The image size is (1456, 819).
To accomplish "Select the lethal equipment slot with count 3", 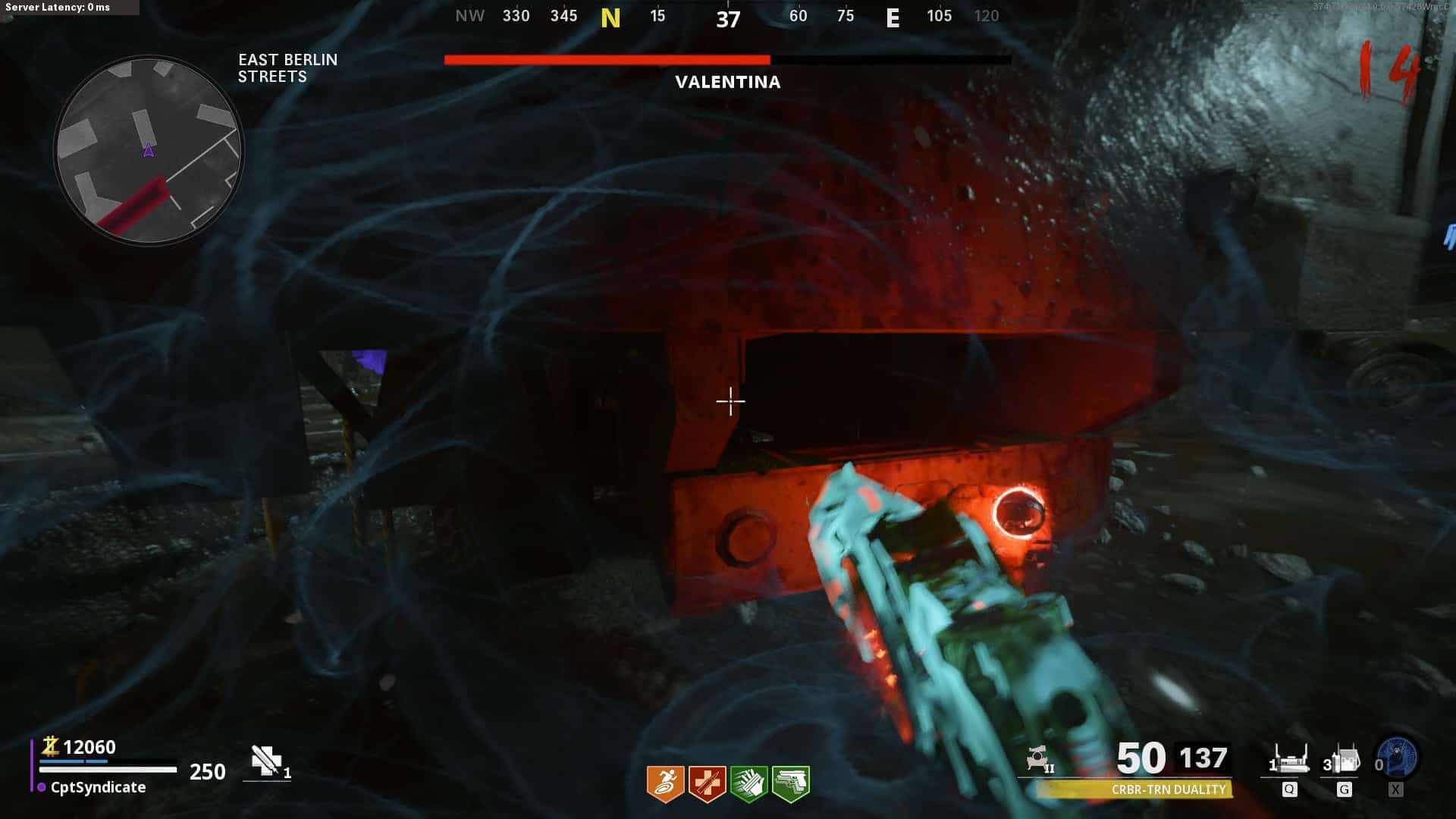I will point(1343,759).
